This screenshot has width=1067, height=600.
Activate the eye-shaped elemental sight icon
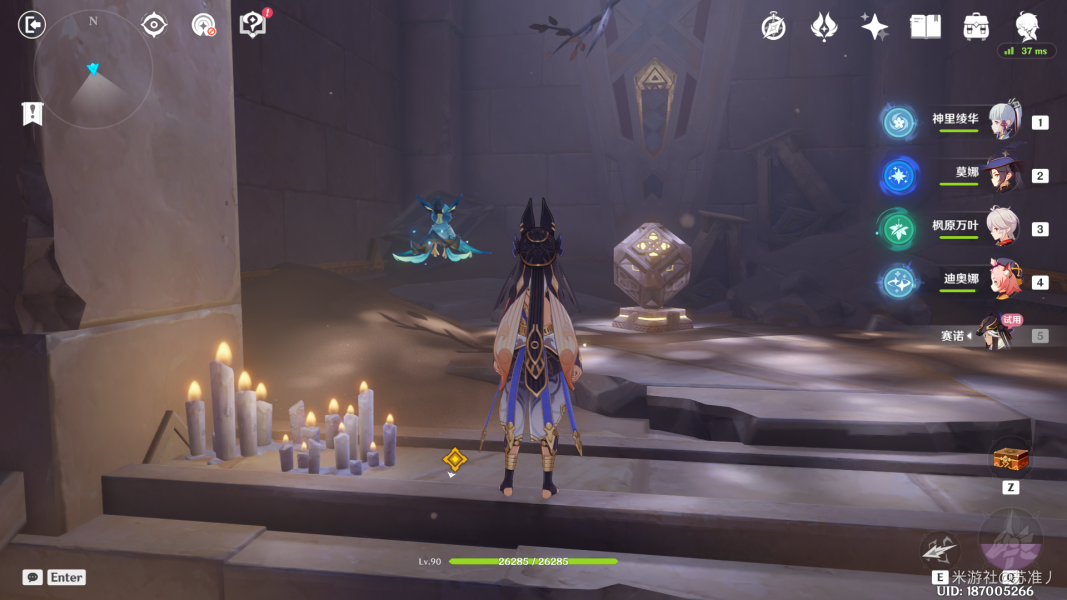pos(154,25)
